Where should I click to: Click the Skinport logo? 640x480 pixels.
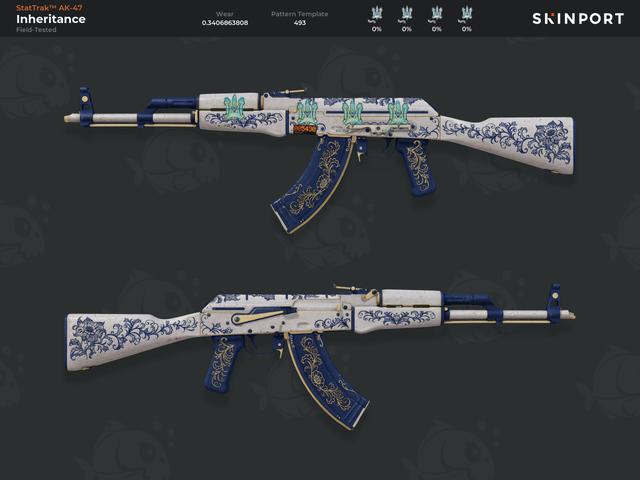pos(577,18)
